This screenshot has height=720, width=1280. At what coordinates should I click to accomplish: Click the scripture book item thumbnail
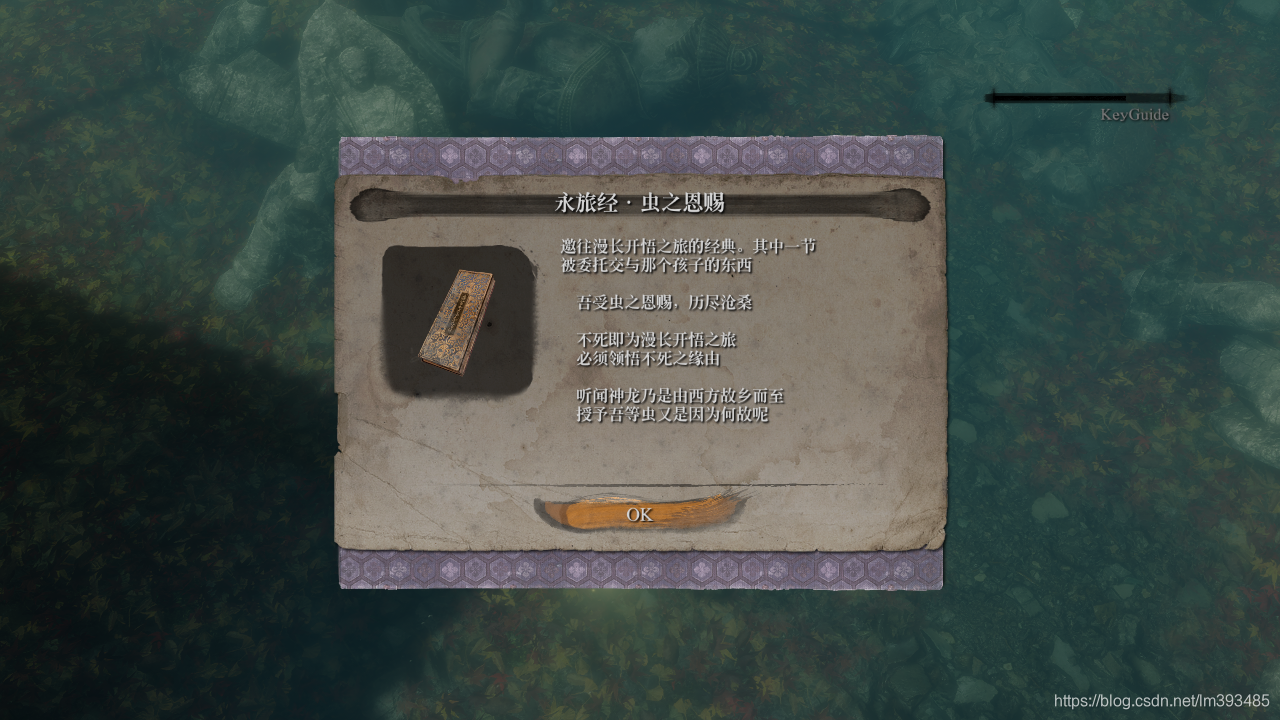[459, 318]
